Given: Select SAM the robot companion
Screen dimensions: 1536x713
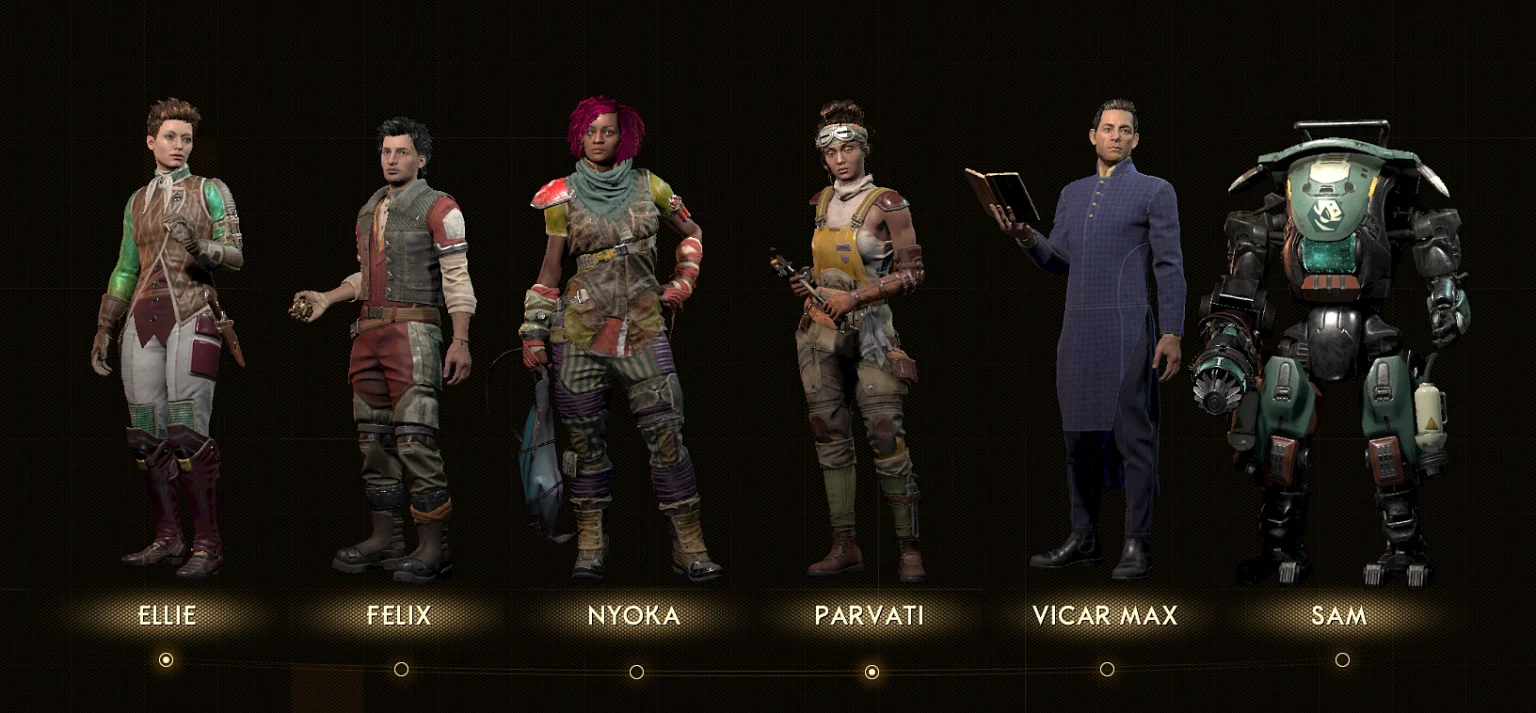Looking at the screenshot, I should pyautogui.click(x=1339, y=615).
